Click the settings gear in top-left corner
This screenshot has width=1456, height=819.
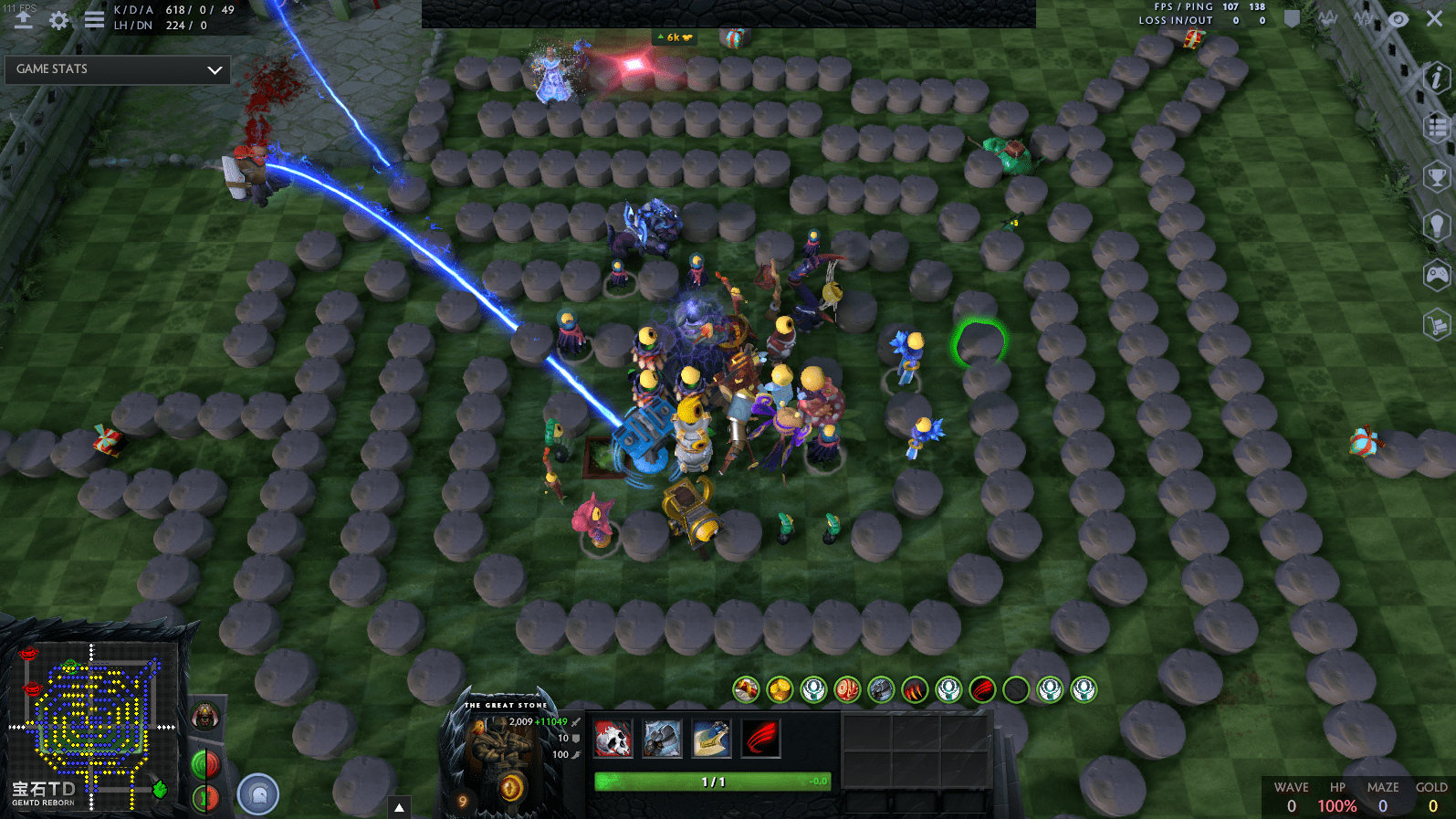(x=58, y=18)
